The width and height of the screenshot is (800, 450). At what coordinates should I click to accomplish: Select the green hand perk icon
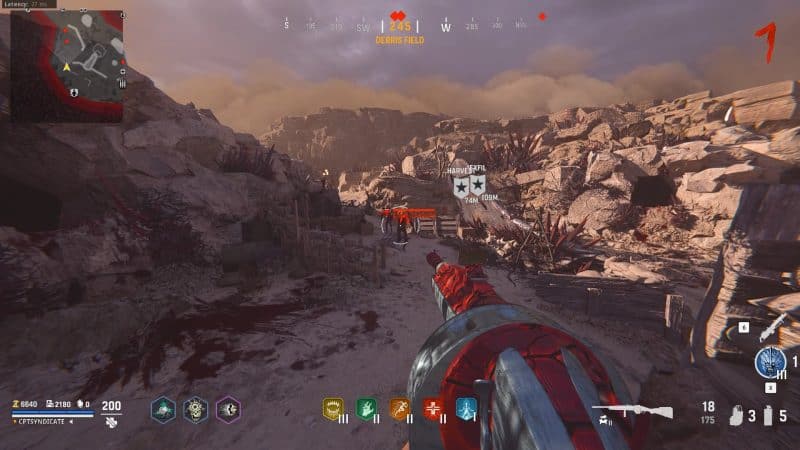pyautogui.click(x=366, y=408)
